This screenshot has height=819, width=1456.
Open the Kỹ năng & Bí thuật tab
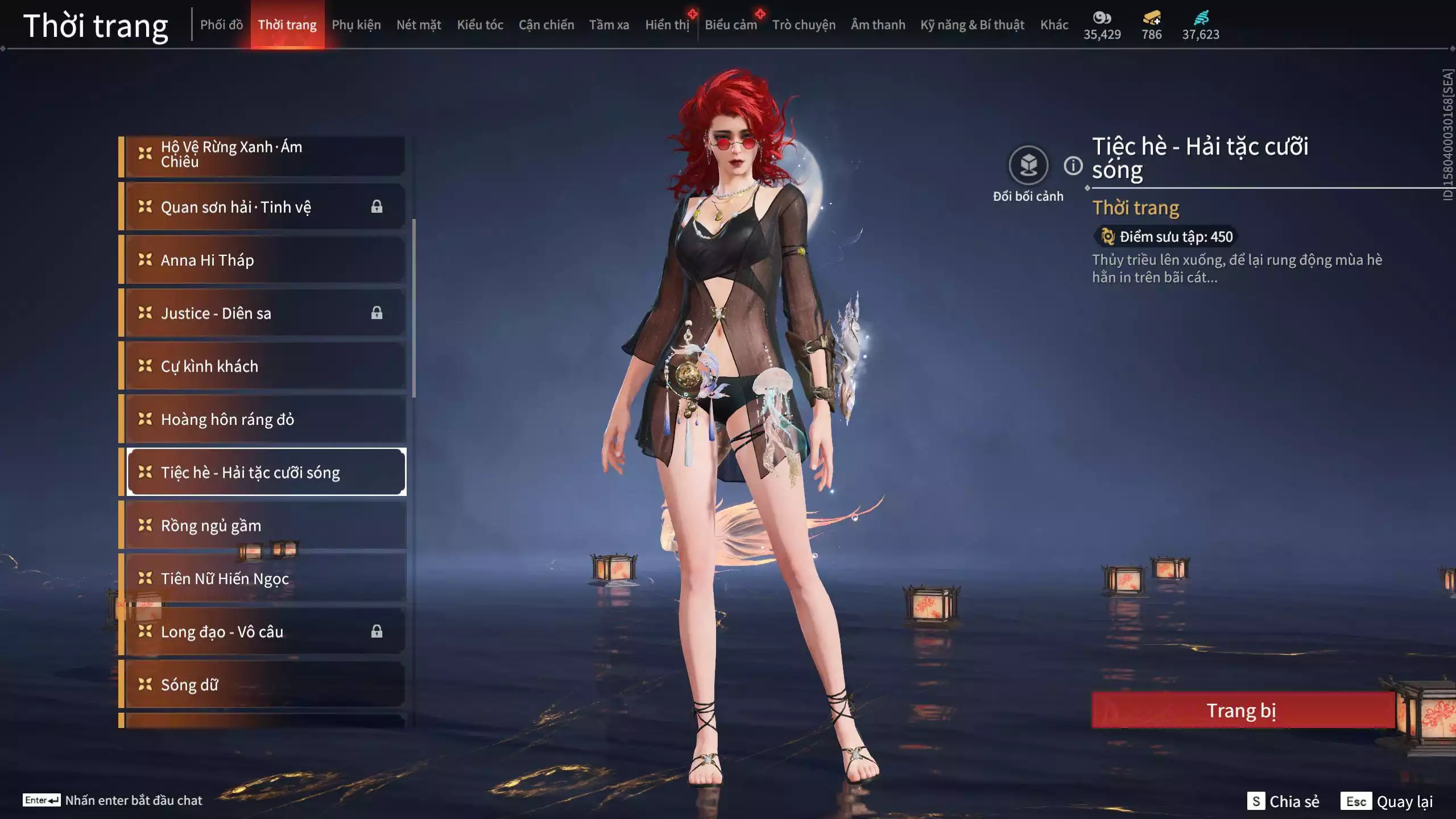pyautogui.click(x=972, y=25)
